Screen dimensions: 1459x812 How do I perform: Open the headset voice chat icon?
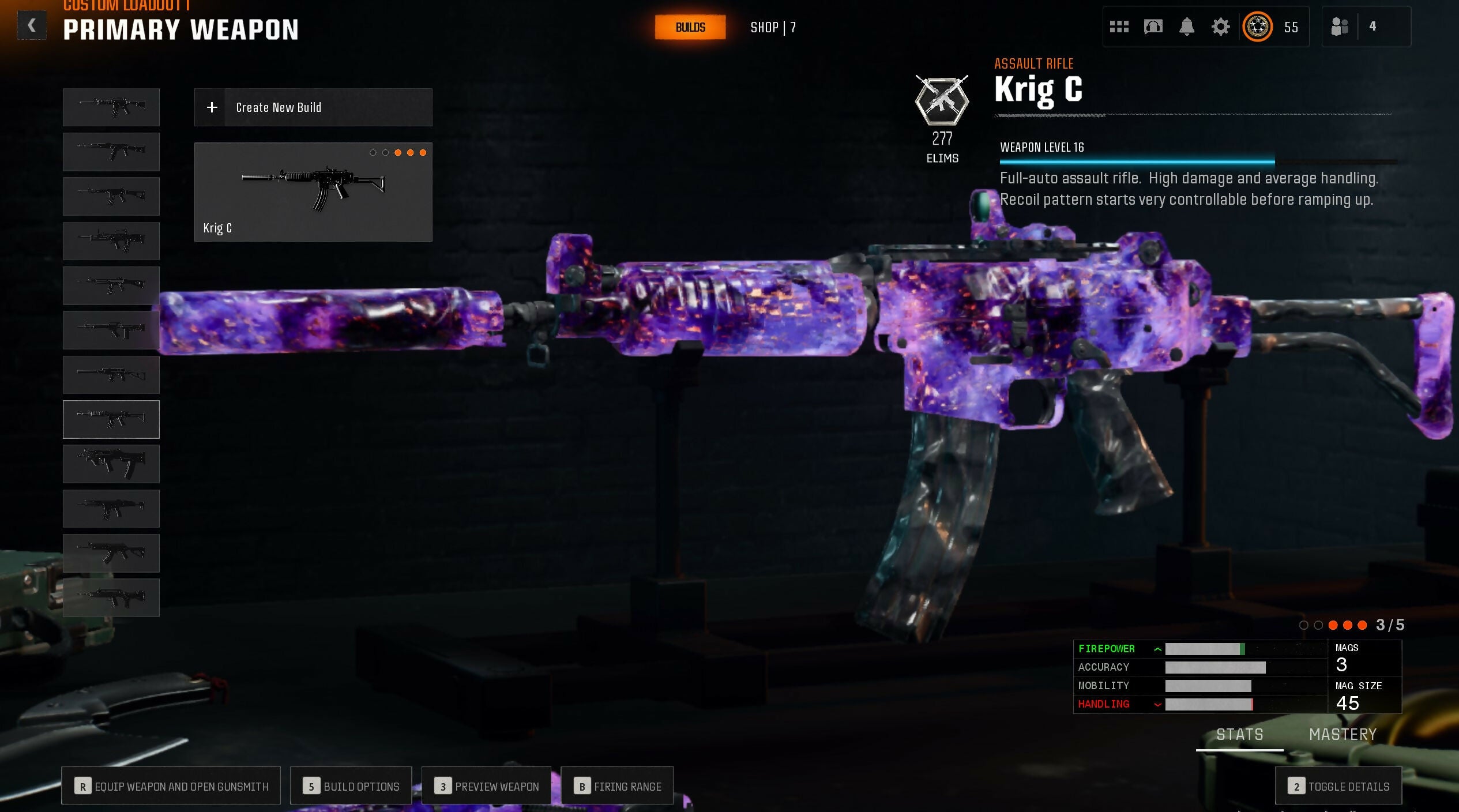(x=1153, y=27)
